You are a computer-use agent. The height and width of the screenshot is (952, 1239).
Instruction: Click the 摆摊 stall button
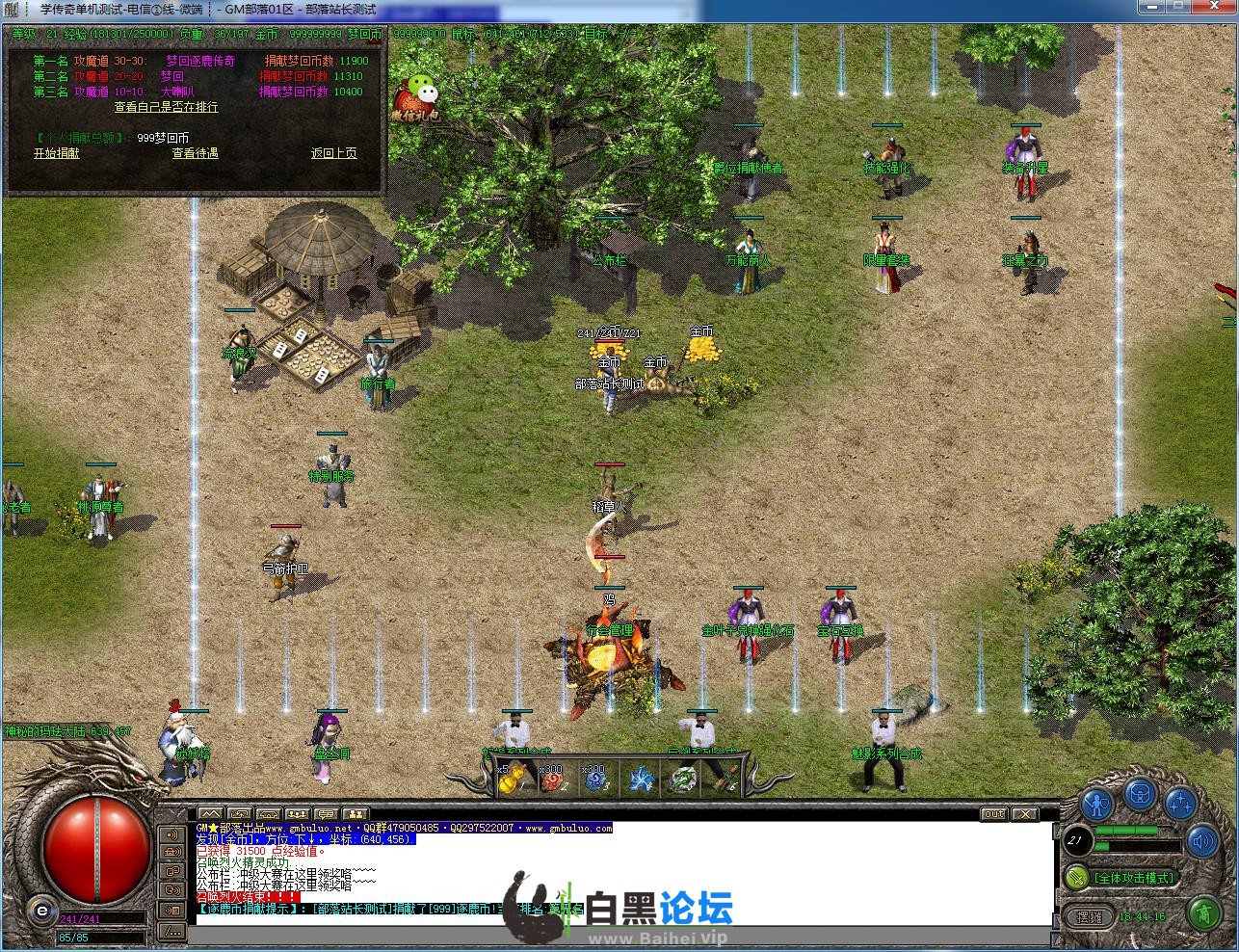(x=1090, y=916)
